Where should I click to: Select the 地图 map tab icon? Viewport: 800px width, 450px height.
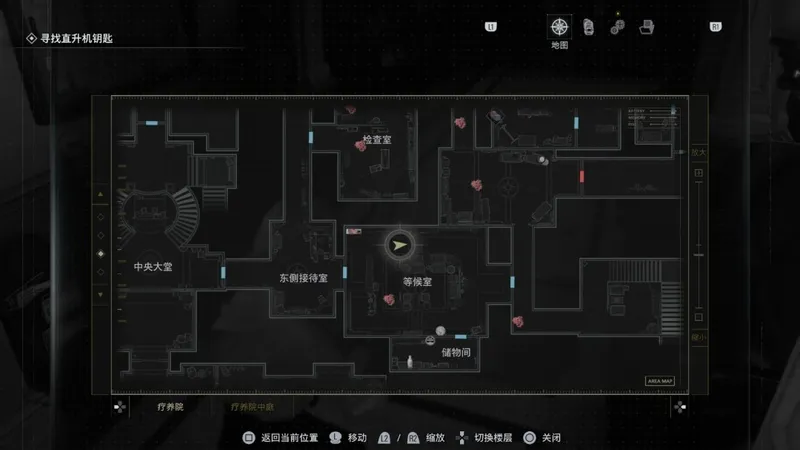pos(560,27)
